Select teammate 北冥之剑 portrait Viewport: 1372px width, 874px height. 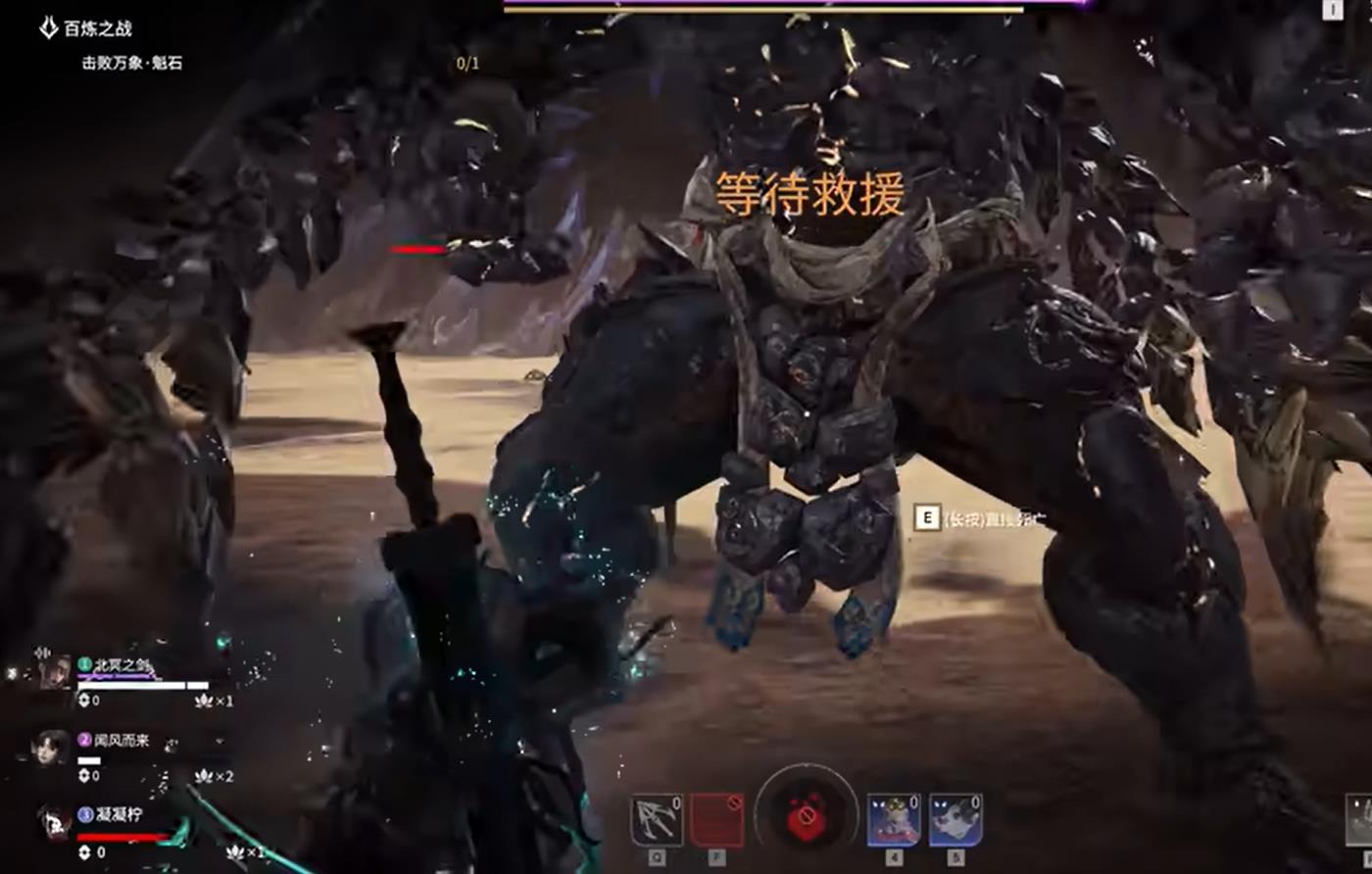[54, 672]
